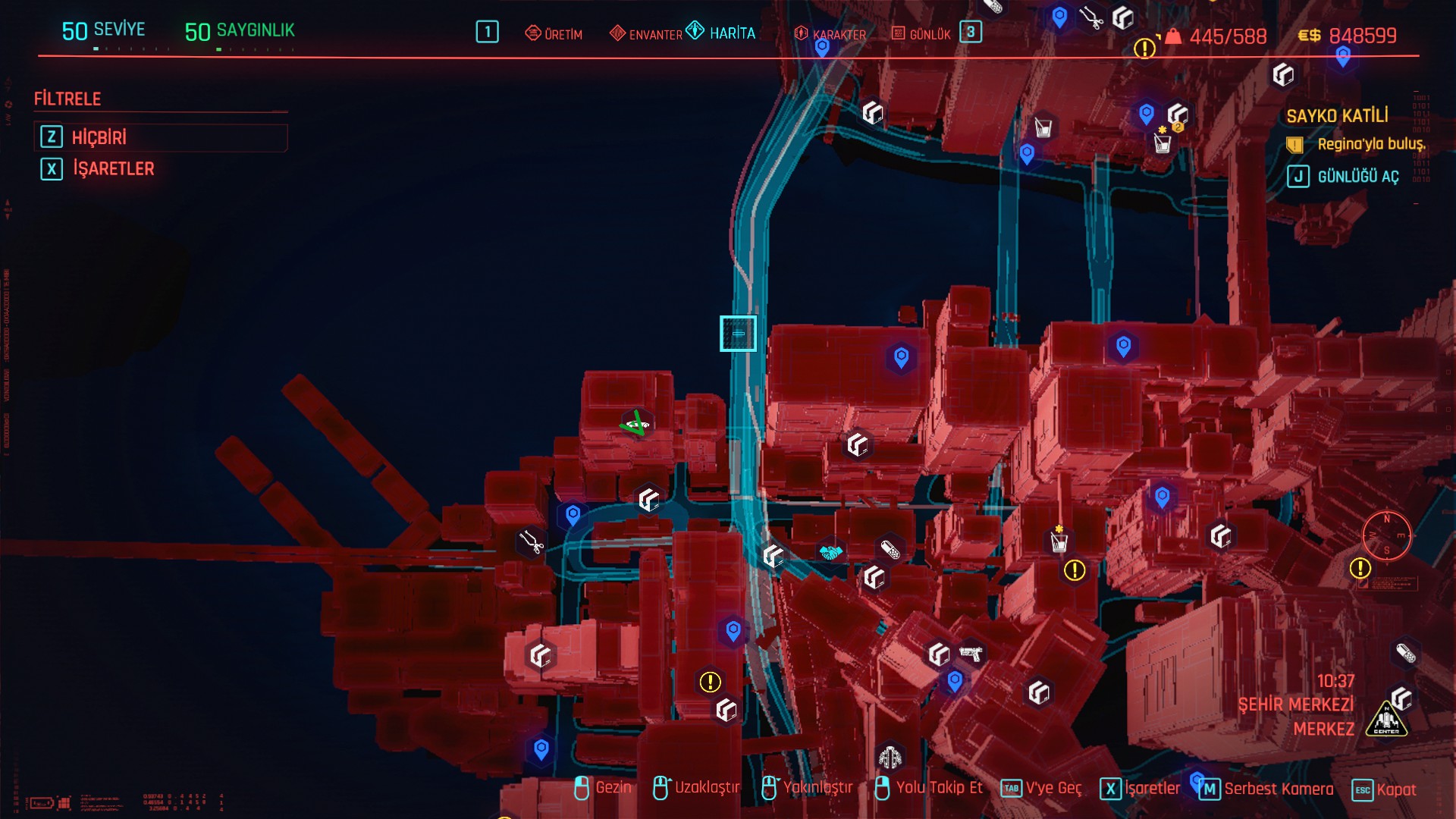Click the jacket clothing shop marker
This screenshot has height=819, width=1456.
pos(890,756)
